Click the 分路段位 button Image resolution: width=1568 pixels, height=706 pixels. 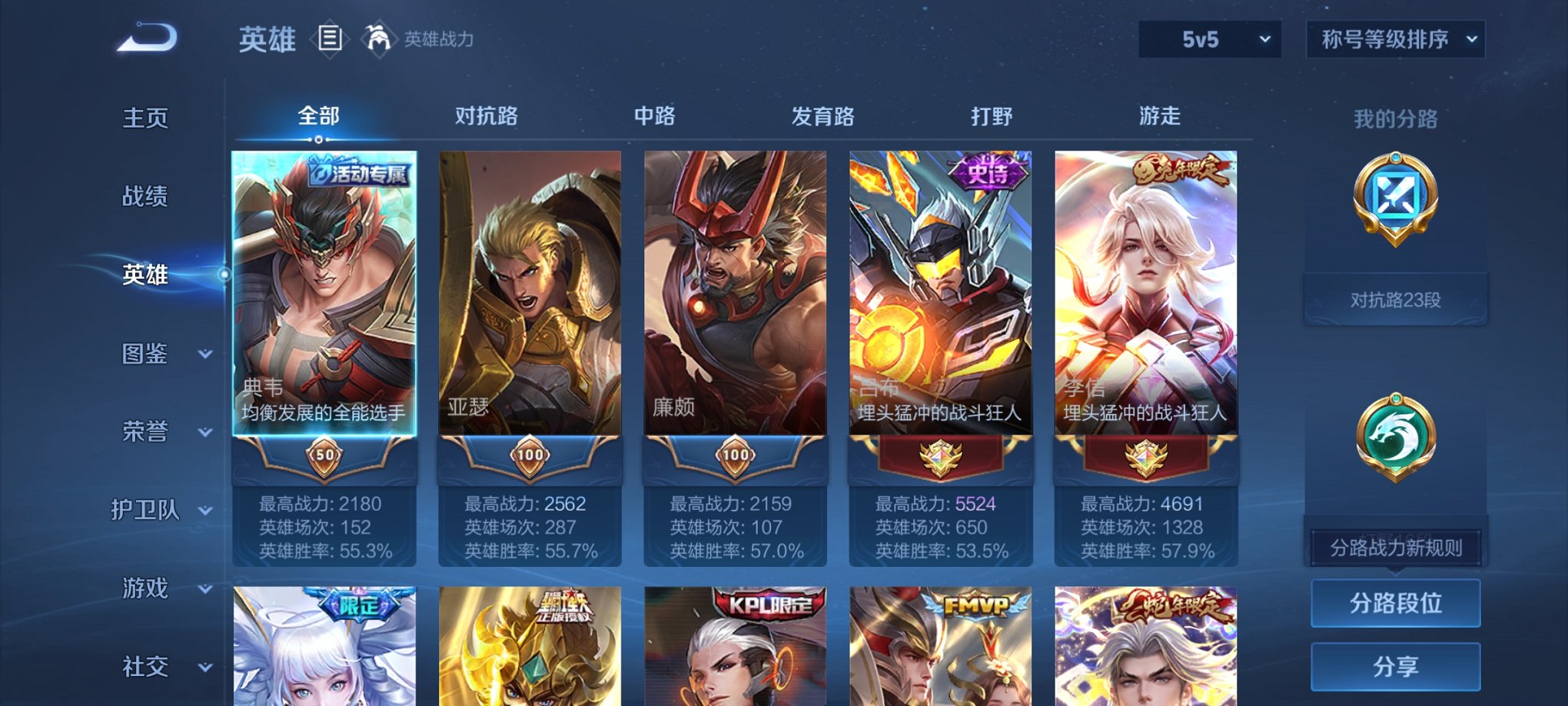1395,602
